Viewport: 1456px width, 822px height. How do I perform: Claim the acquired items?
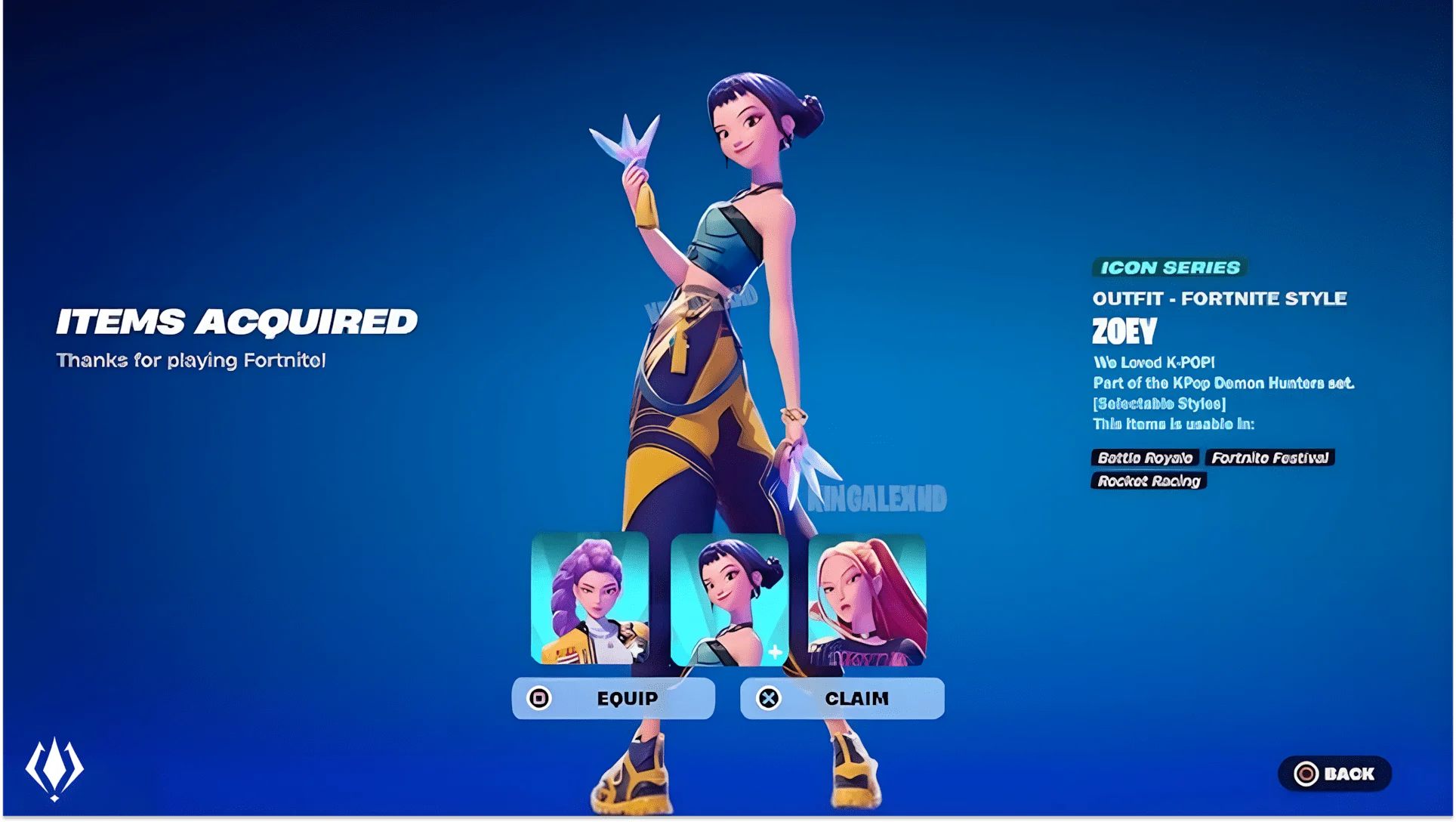842,698
